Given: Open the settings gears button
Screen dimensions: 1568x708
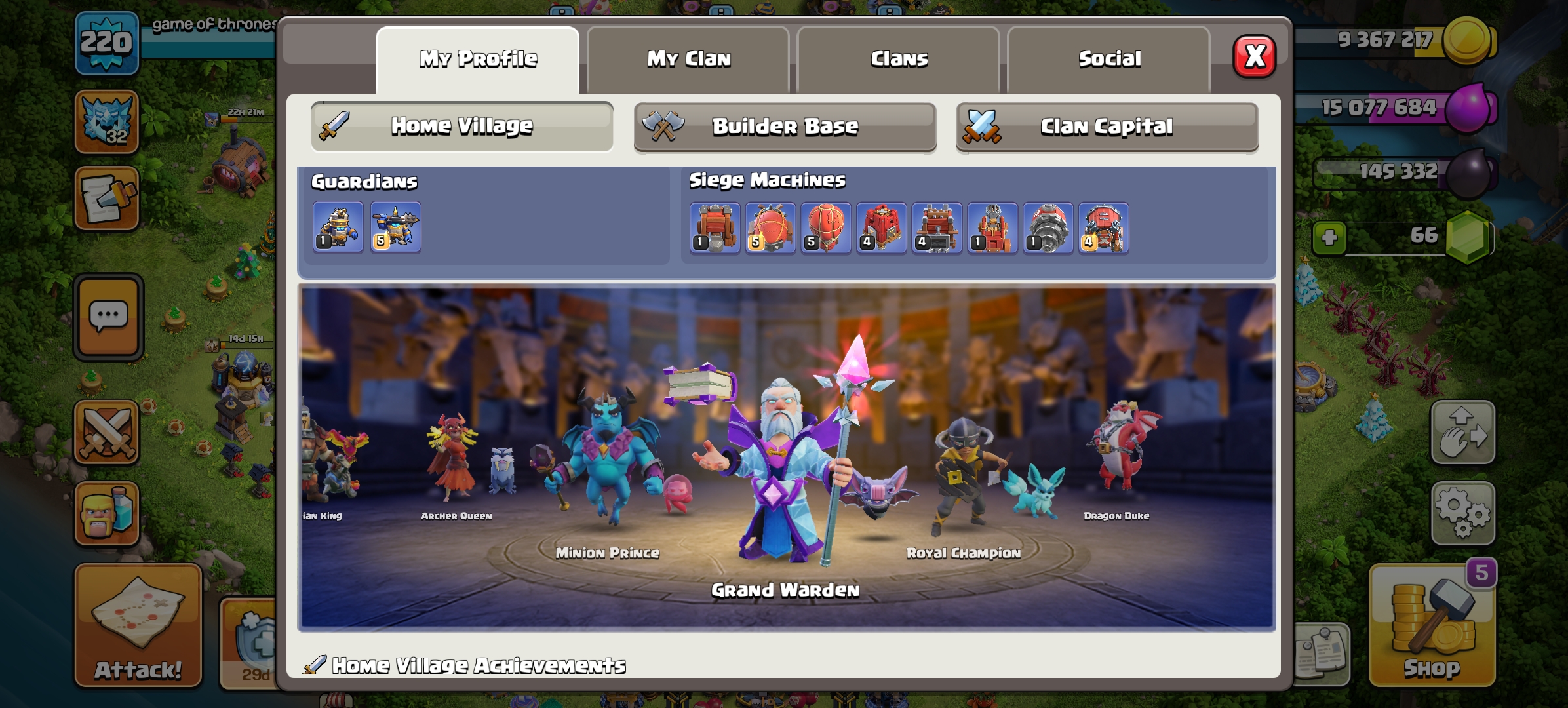Looking at the screenshot, I should click(x=1462, y=513).
